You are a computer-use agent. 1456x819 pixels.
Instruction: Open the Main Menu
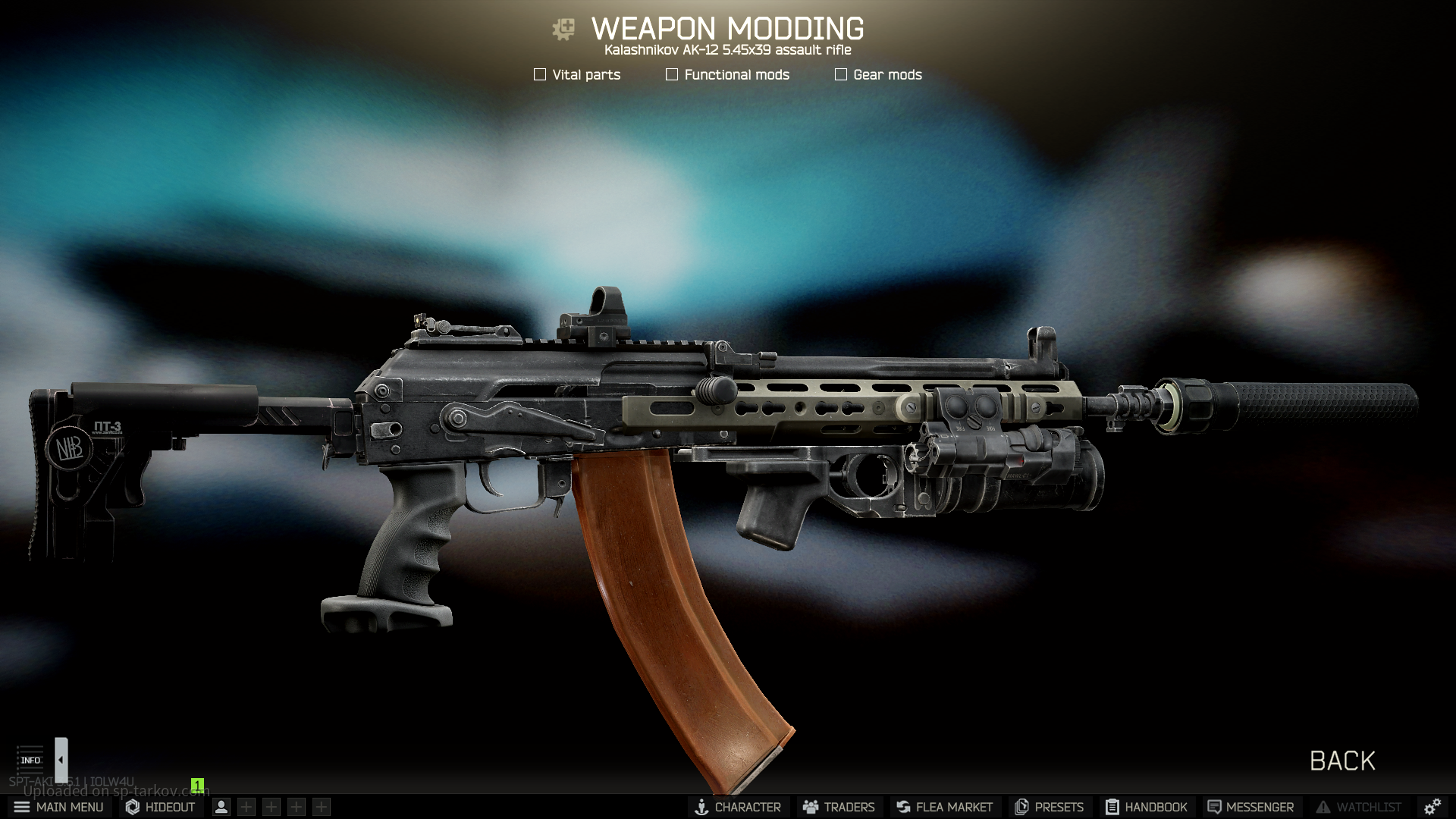pos(58,807)
